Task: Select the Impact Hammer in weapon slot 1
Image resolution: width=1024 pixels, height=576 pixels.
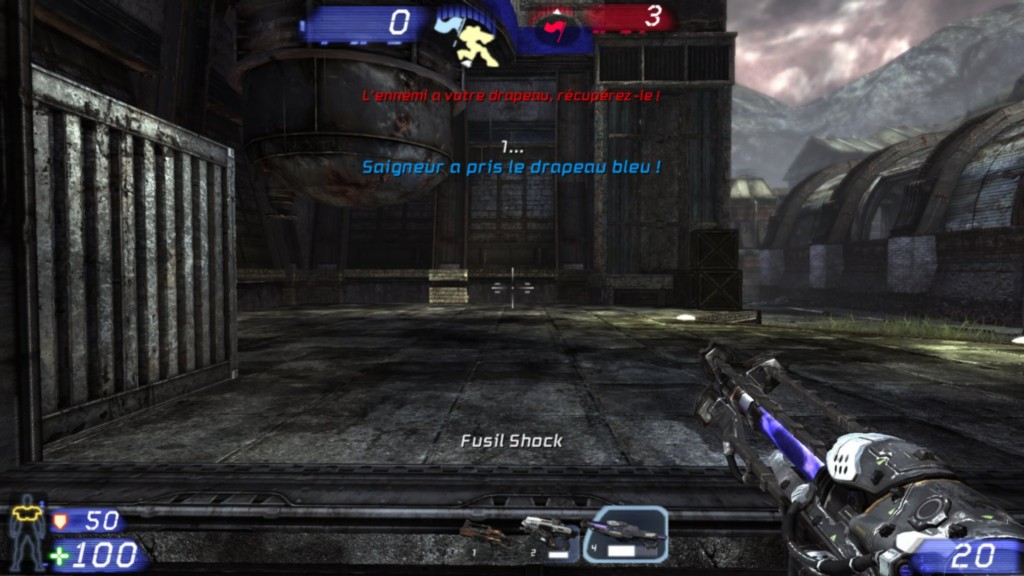Action: (483, 536)
